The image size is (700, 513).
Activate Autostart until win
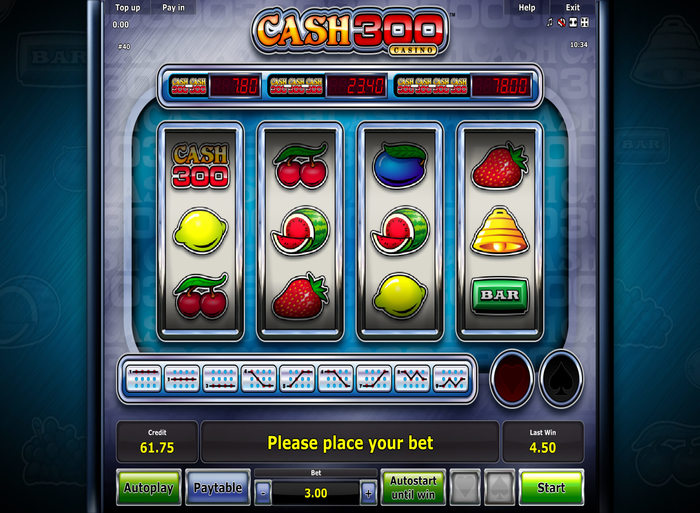411,488
